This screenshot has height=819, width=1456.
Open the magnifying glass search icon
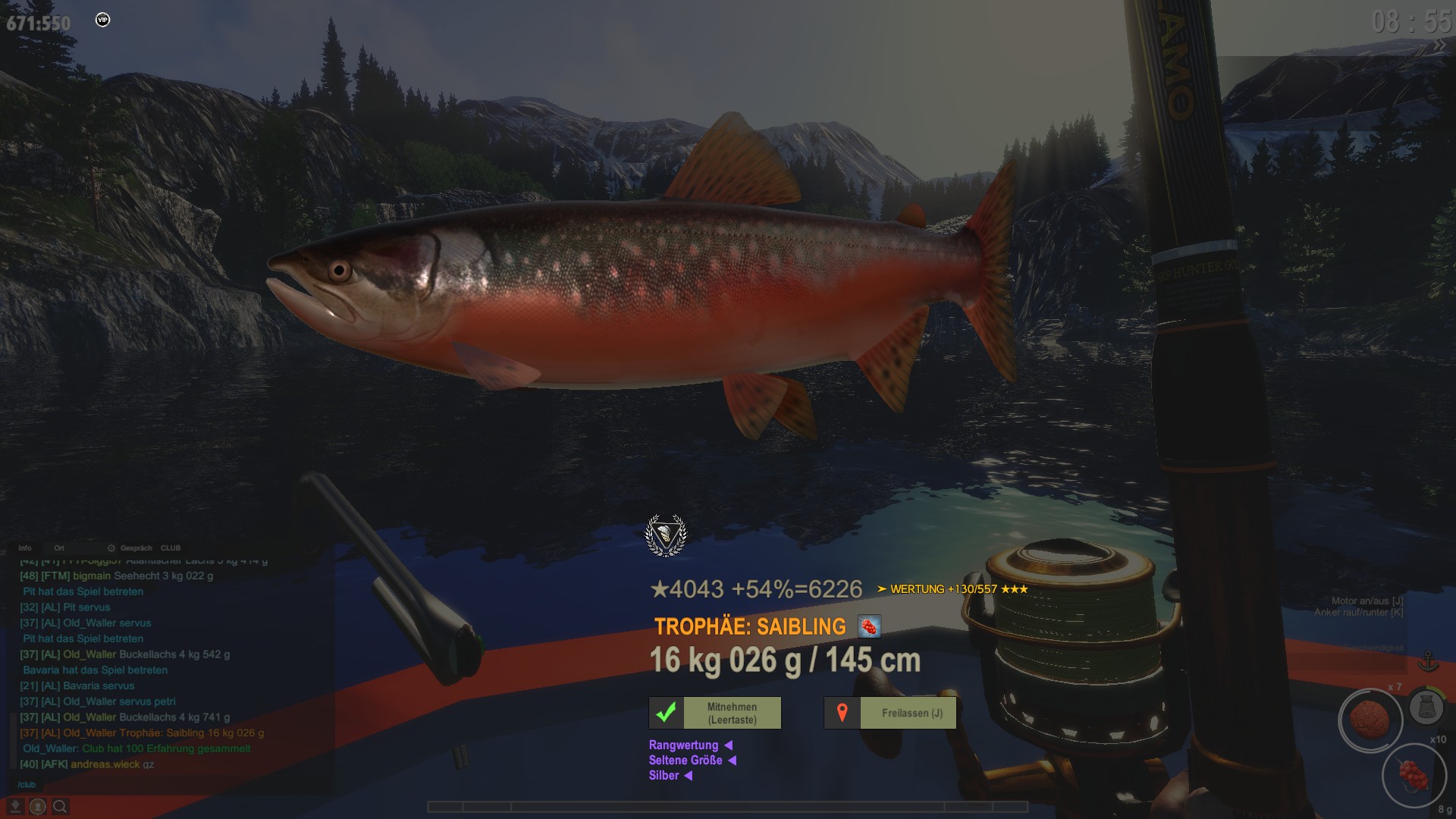60,807
